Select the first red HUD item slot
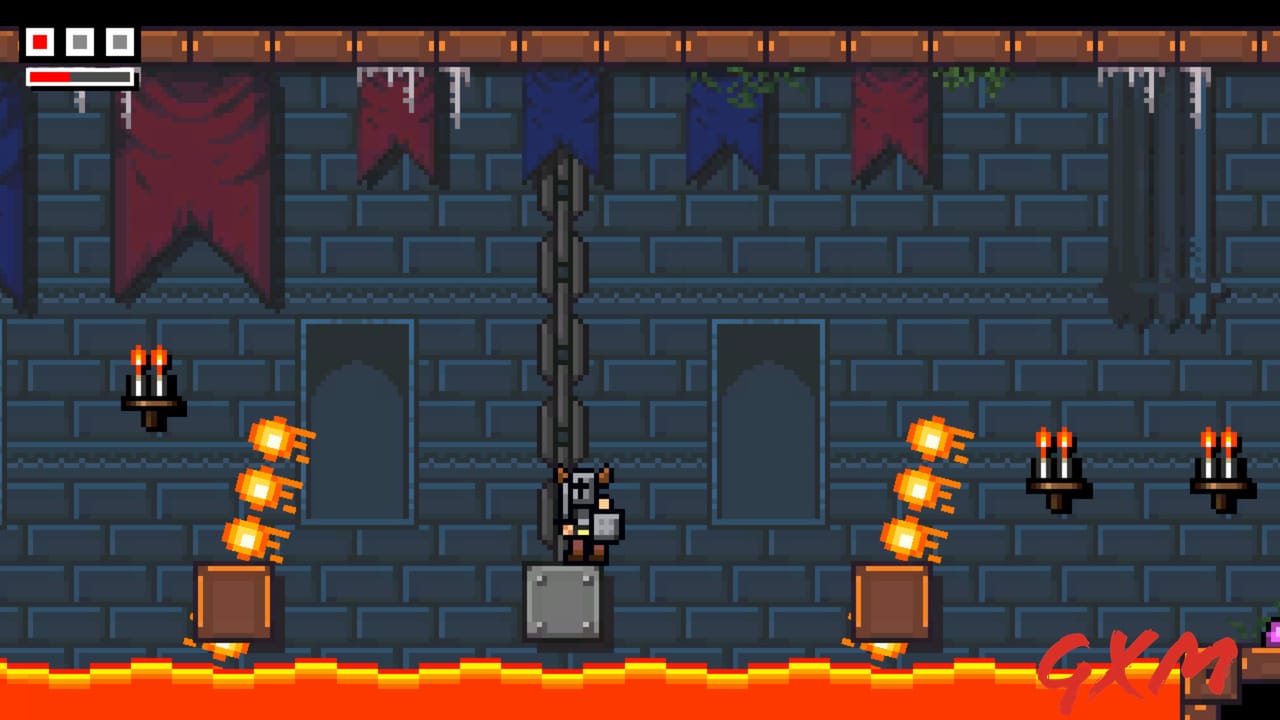1280x720 pixels. tap(39, 42)
